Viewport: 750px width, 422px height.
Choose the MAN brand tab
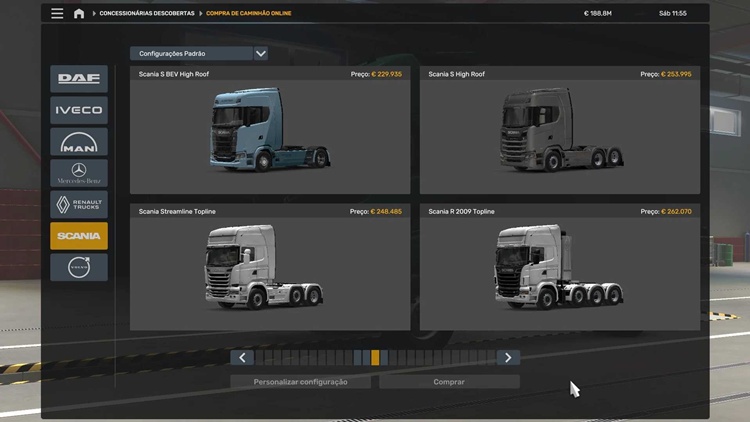point(79,142)
